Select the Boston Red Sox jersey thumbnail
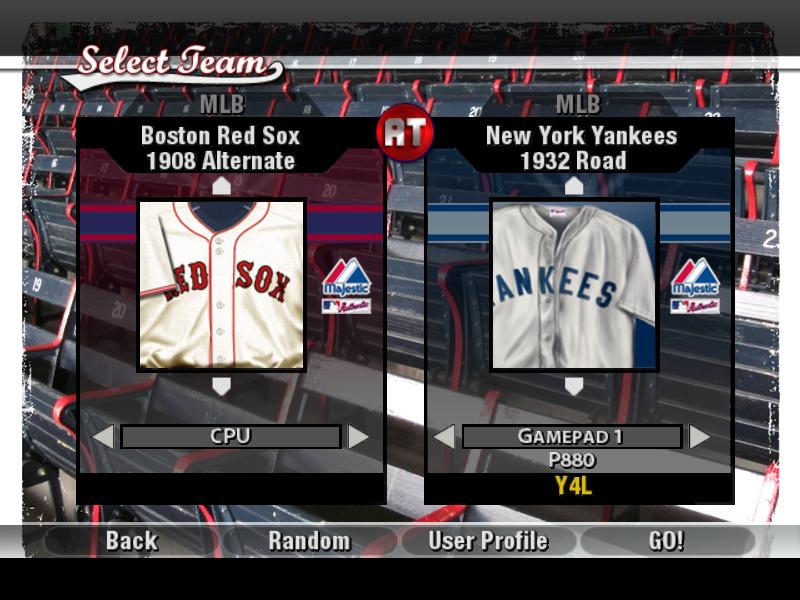Image resolution: width=800 pixels, height=600 pixels. 221,285
